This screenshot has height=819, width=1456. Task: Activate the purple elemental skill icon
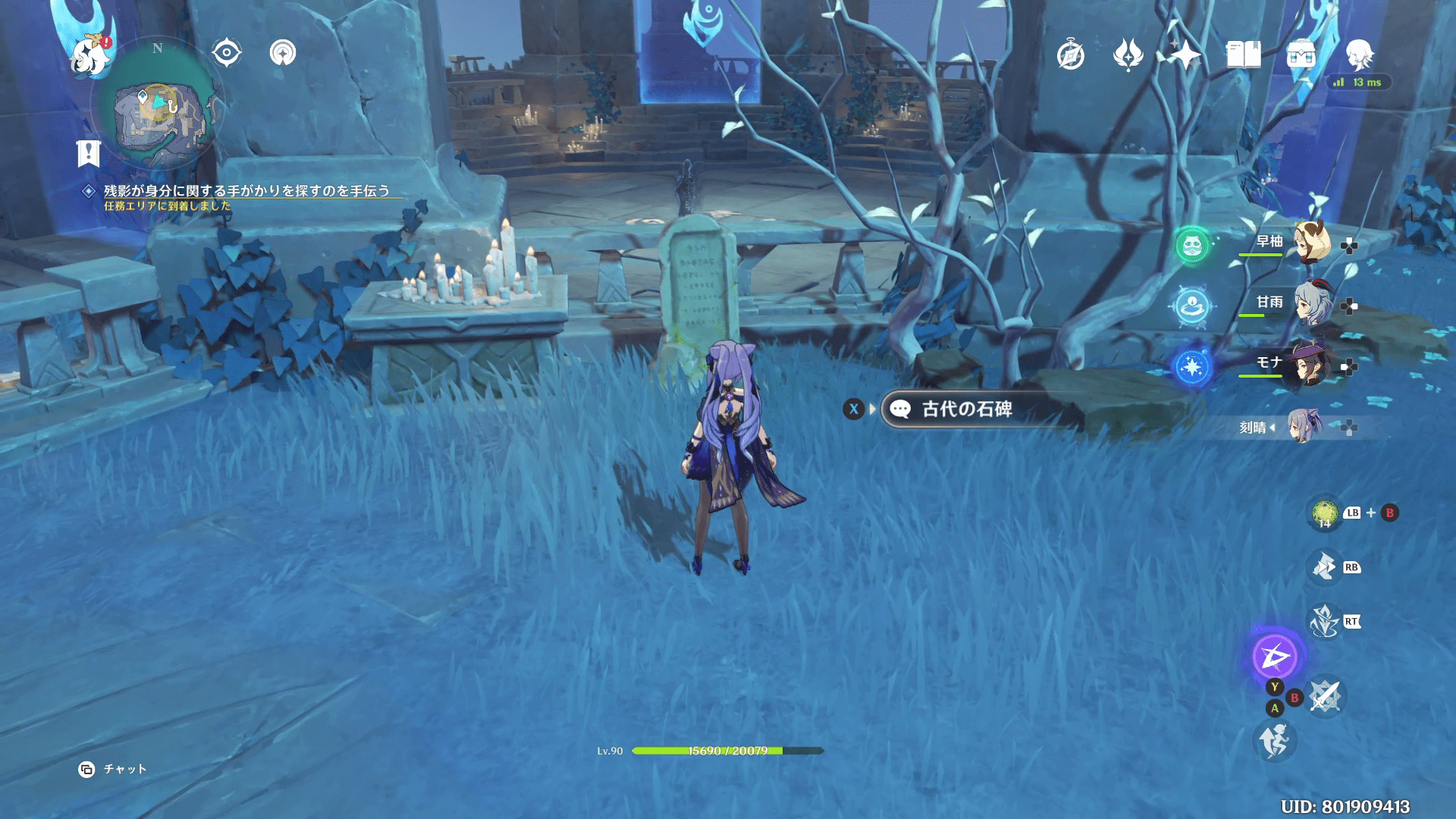[x=1274, y=657]
